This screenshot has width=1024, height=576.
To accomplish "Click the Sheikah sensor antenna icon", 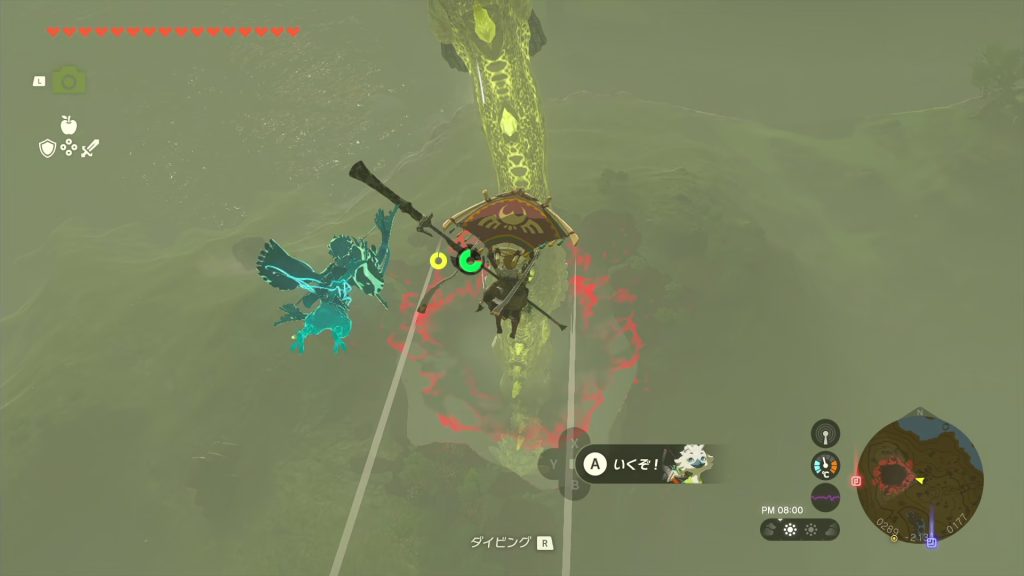I will click(825, 433).
